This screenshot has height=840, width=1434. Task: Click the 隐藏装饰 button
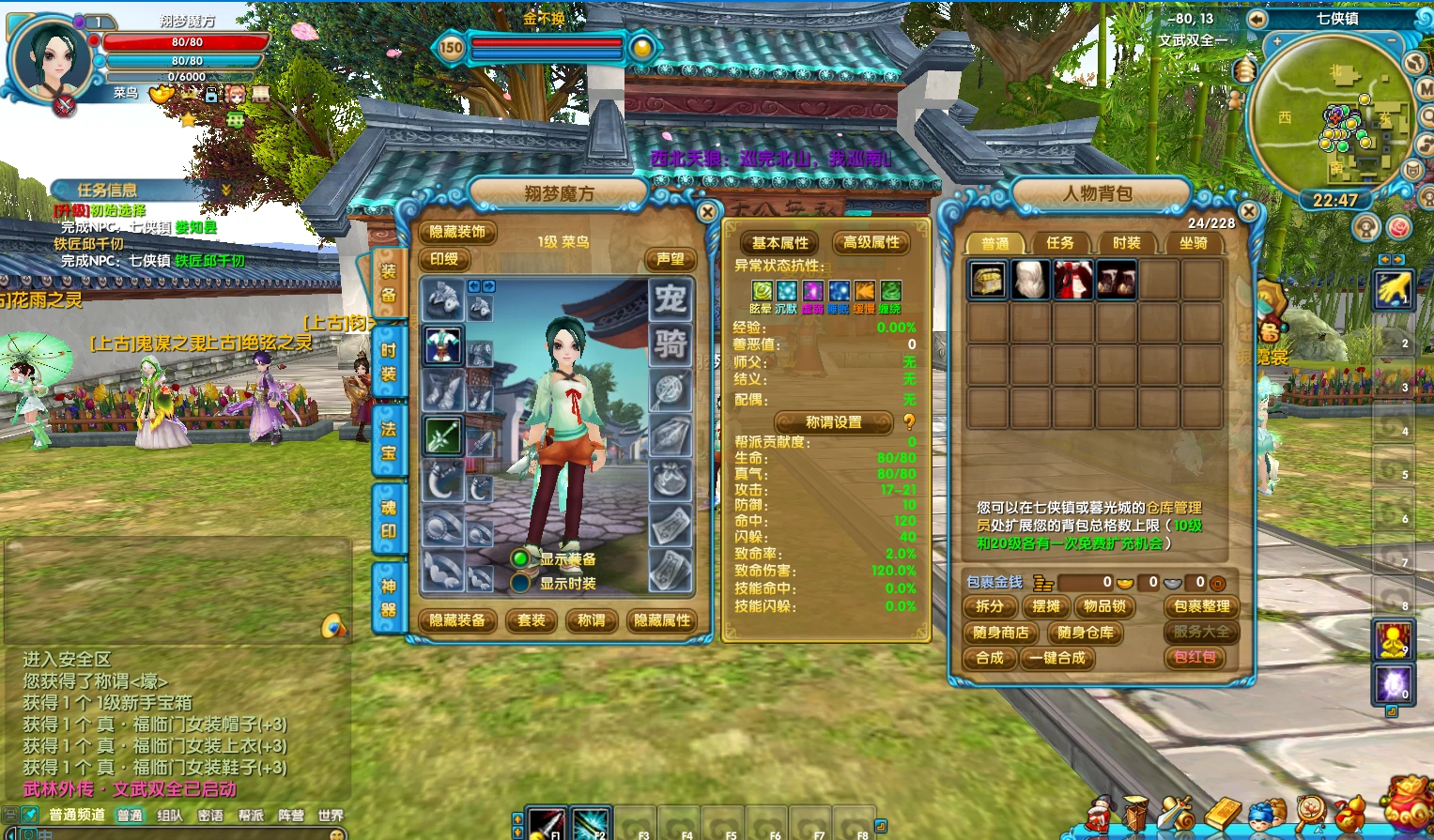pyautogui.click(x=457, y=232)
